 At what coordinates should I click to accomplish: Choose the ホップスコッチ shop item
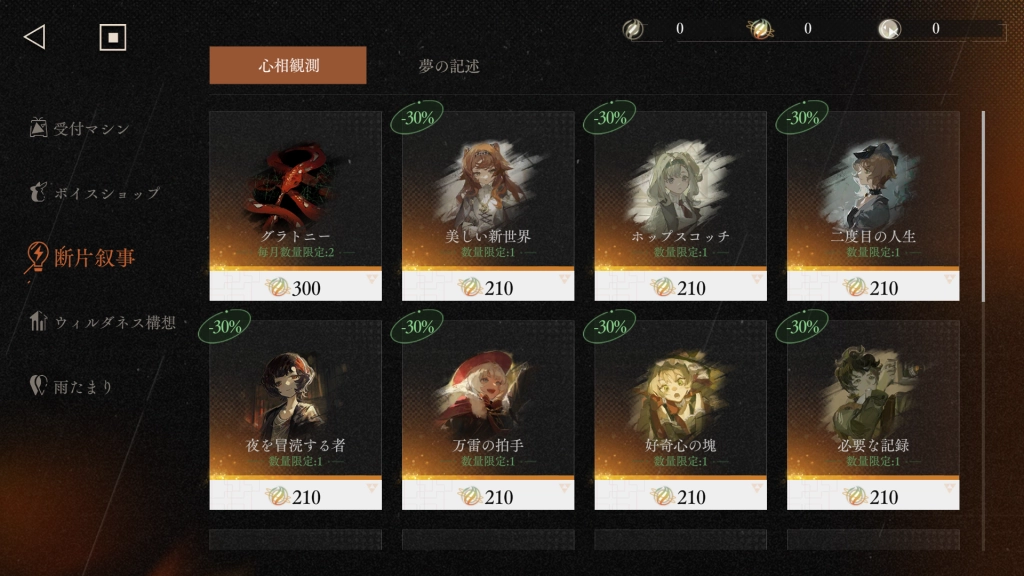[x=680, y=206]
